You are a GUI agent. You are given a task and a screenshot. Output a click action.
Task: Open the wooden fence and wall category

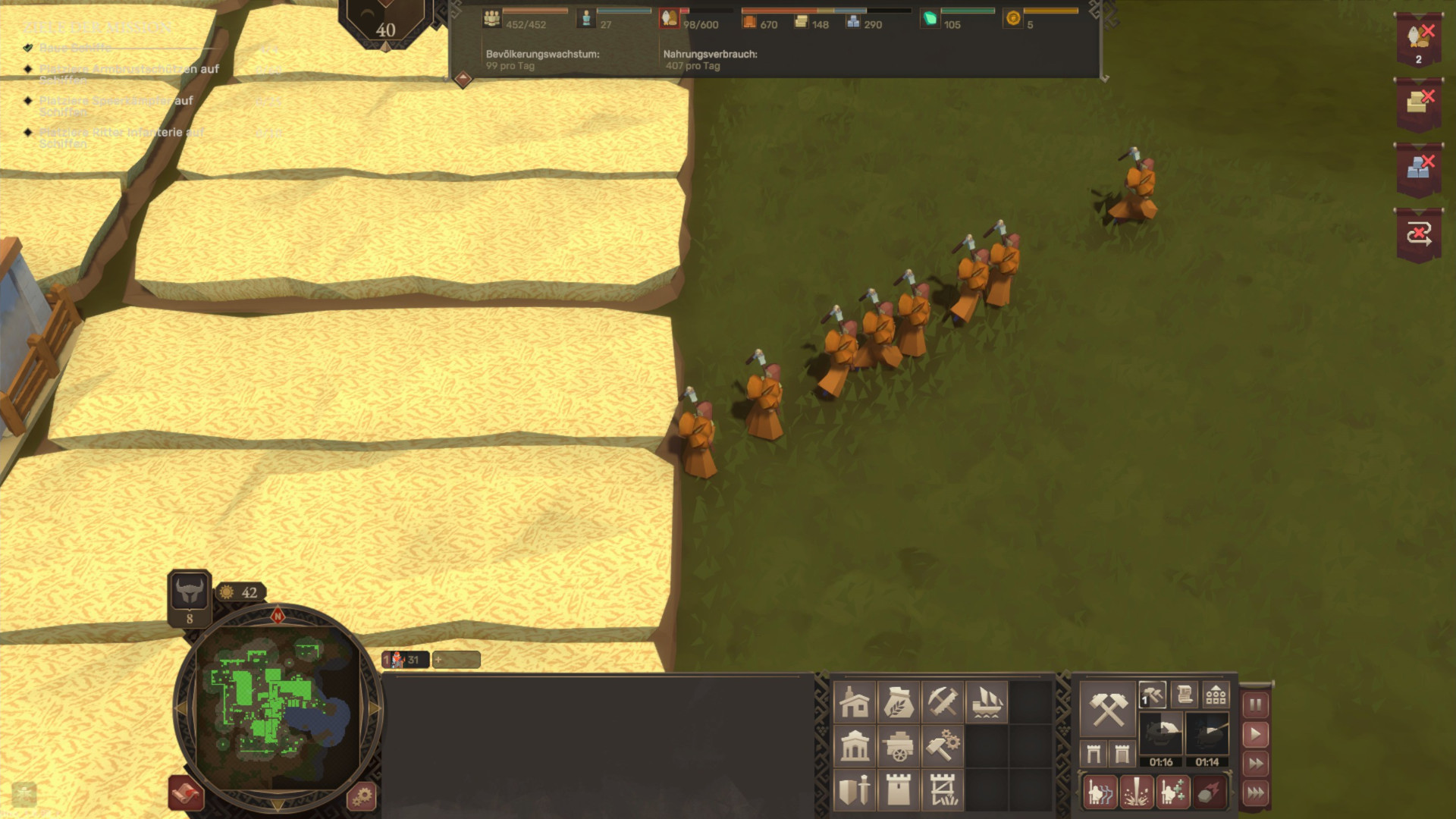[x=943, y=790]
